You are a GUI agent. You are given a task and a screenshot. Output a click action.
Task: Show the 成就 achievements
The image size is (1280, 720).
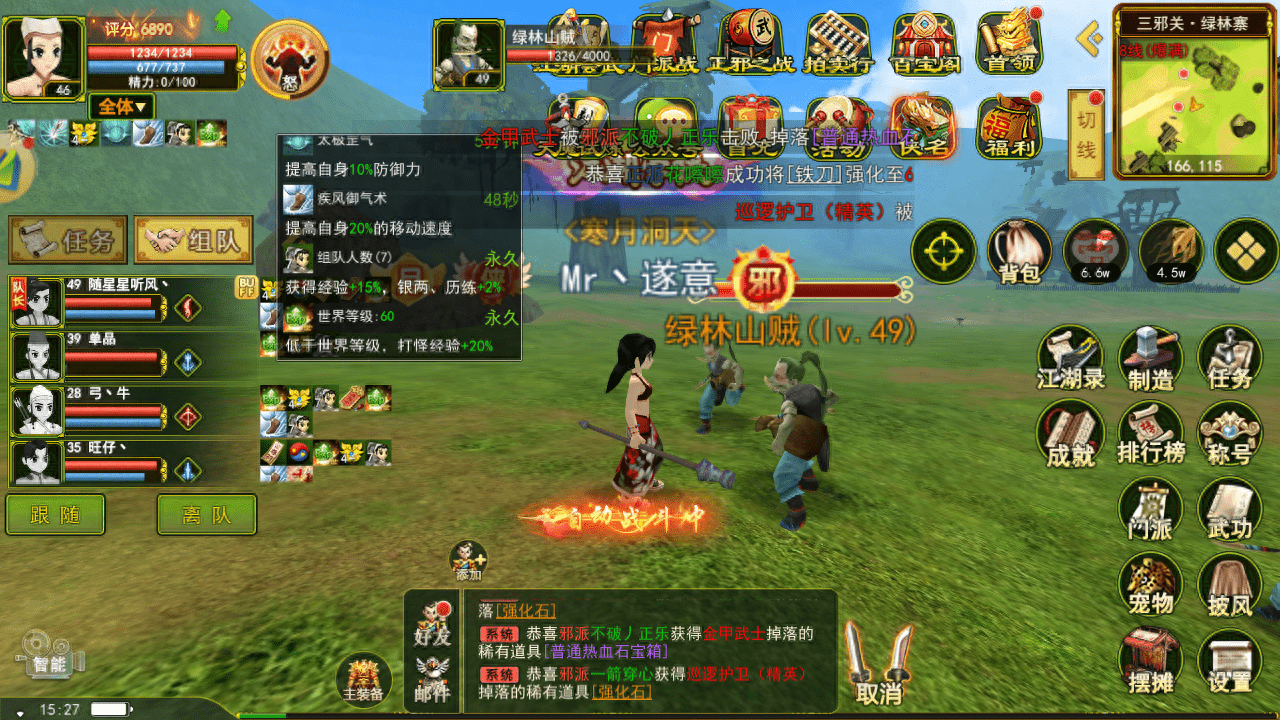click(x=1070, y=435)
